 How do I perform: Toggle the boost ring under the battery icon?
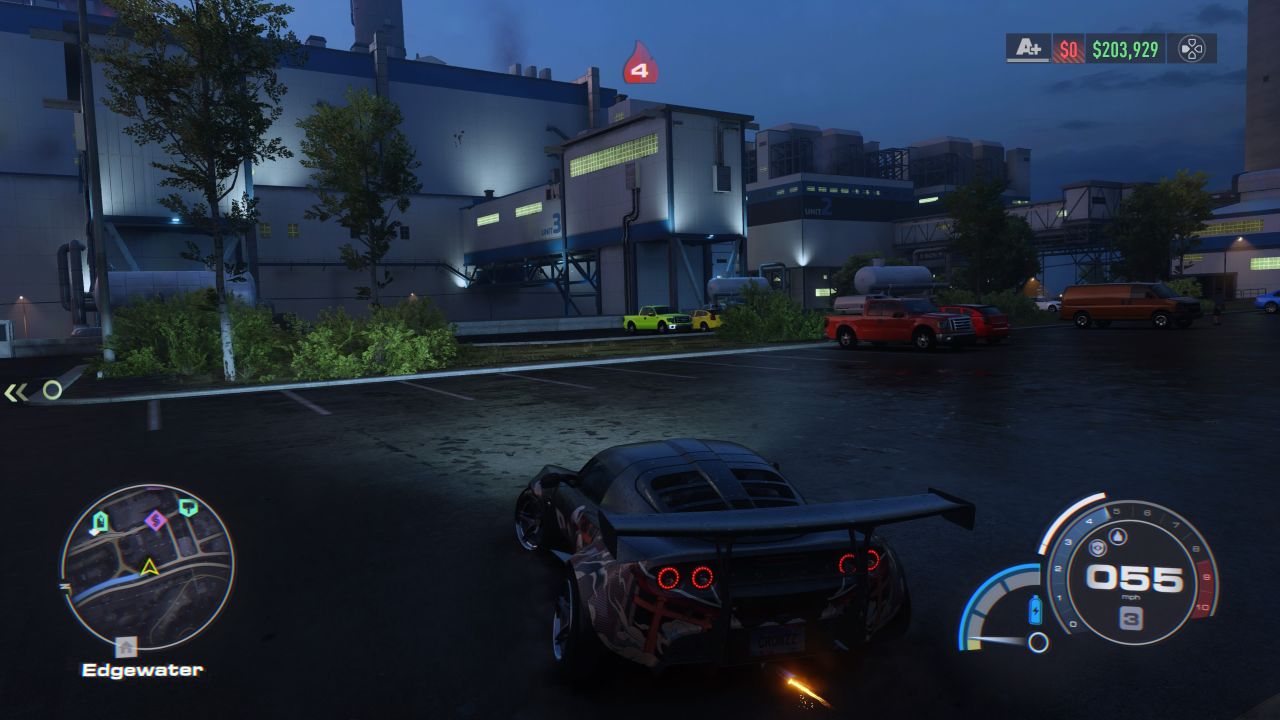point(1039,642)
